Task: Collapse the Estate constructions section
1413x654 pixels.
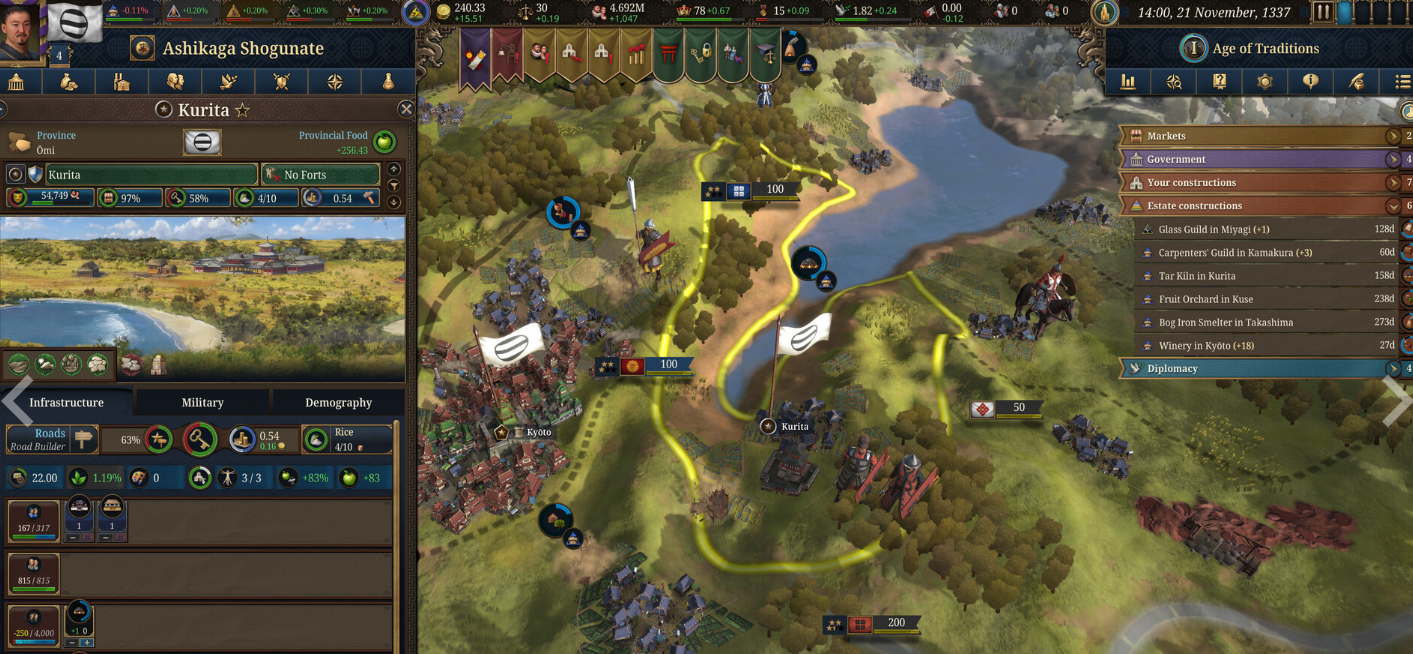Action: pyautogui.click(x=1393, y=206)
